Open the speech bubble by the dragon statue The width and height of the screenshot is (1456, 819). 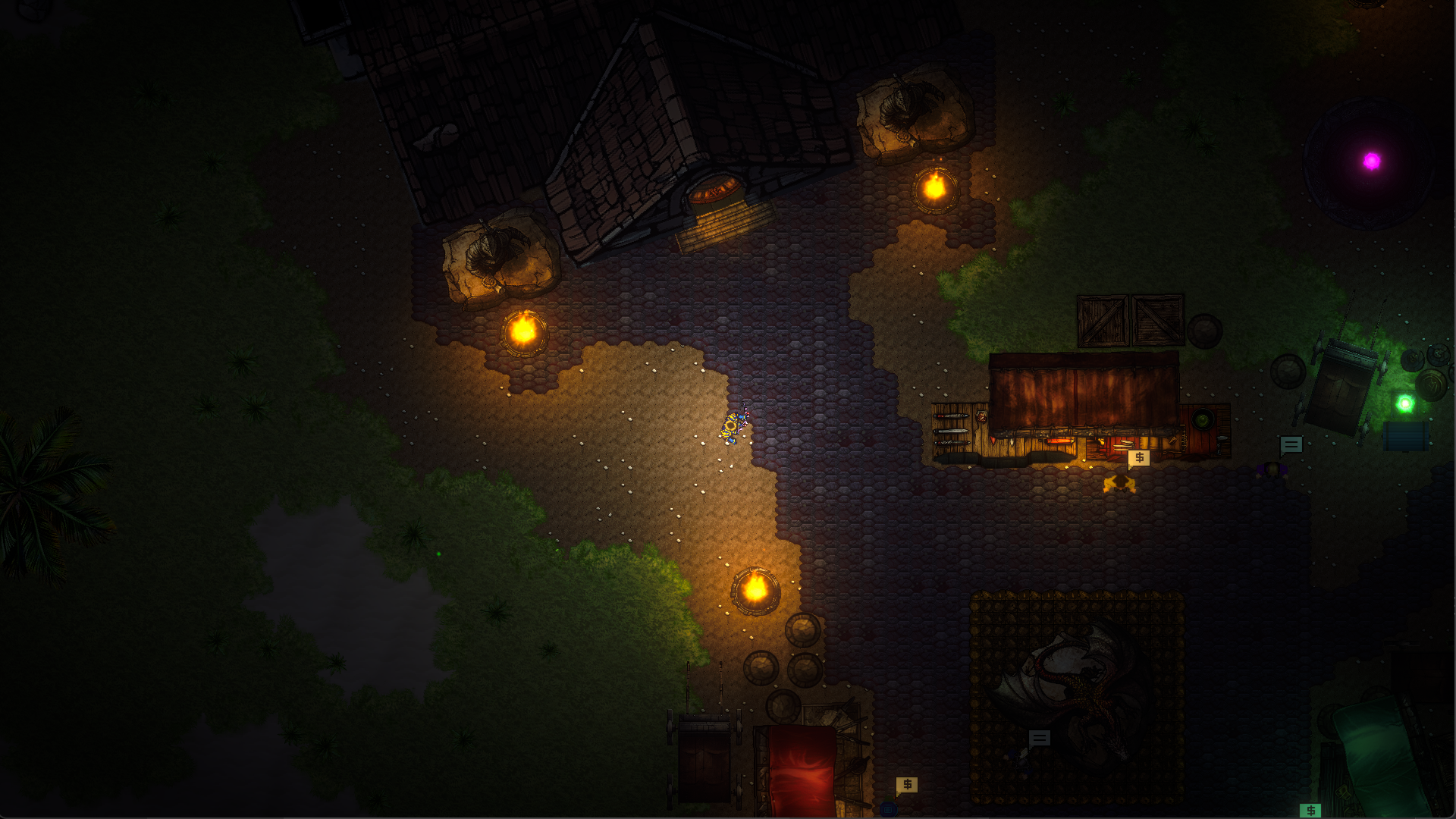tap(1039, 739)
